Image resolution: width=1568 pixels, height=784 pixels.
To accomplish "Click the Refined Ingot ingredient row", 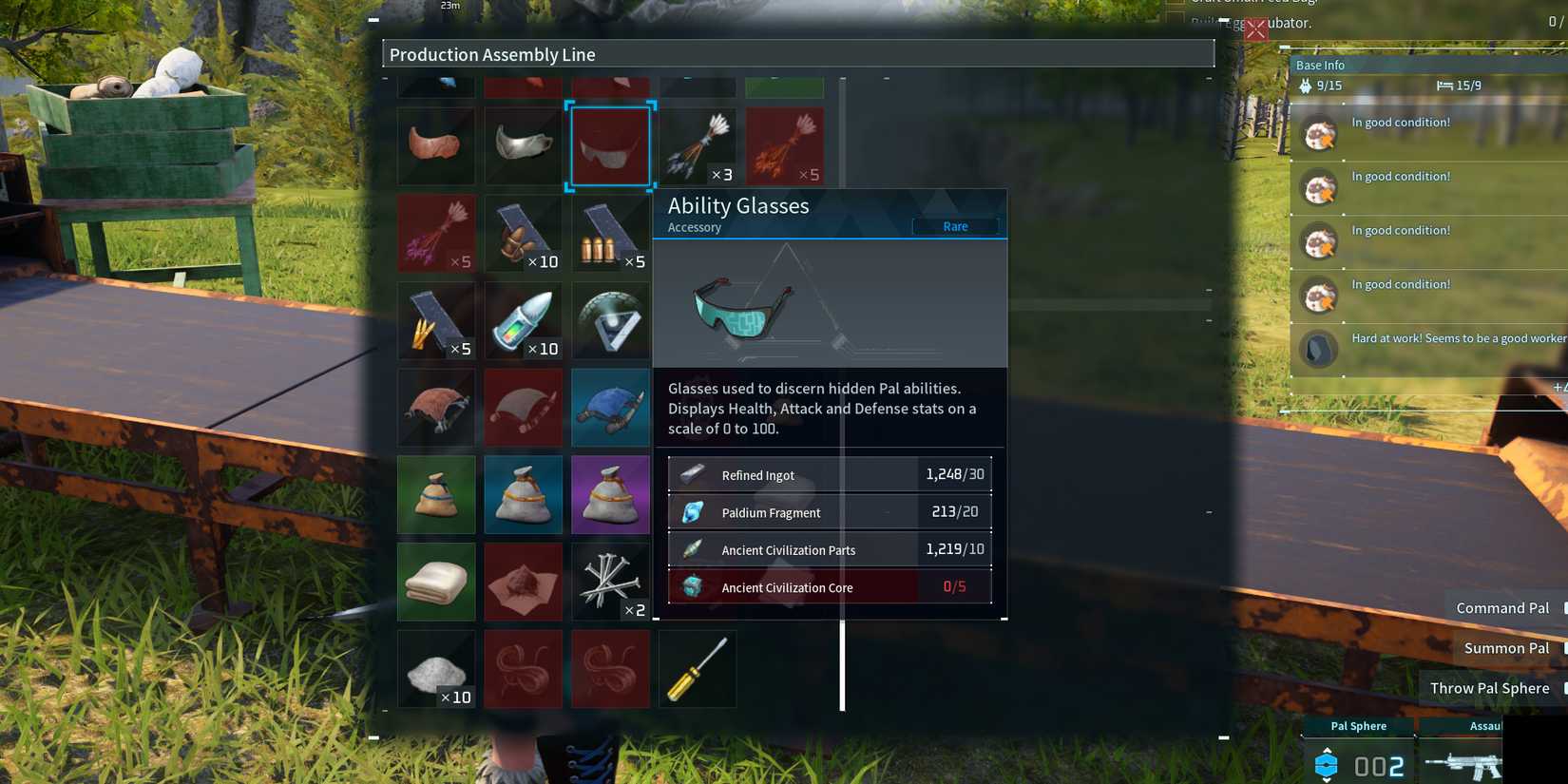I will coord(831,474).
